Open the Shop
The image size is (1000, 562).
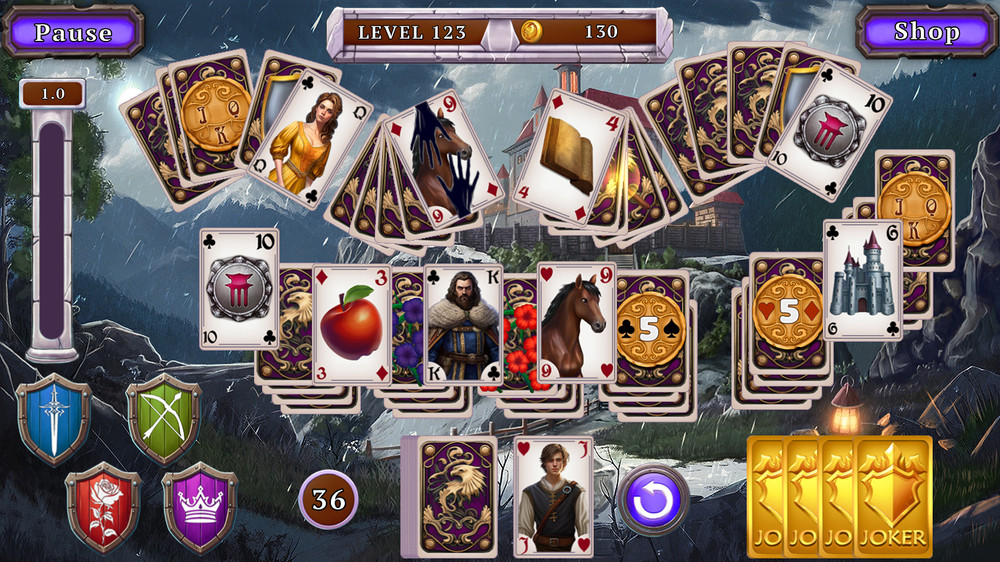[x=926, y=32]
